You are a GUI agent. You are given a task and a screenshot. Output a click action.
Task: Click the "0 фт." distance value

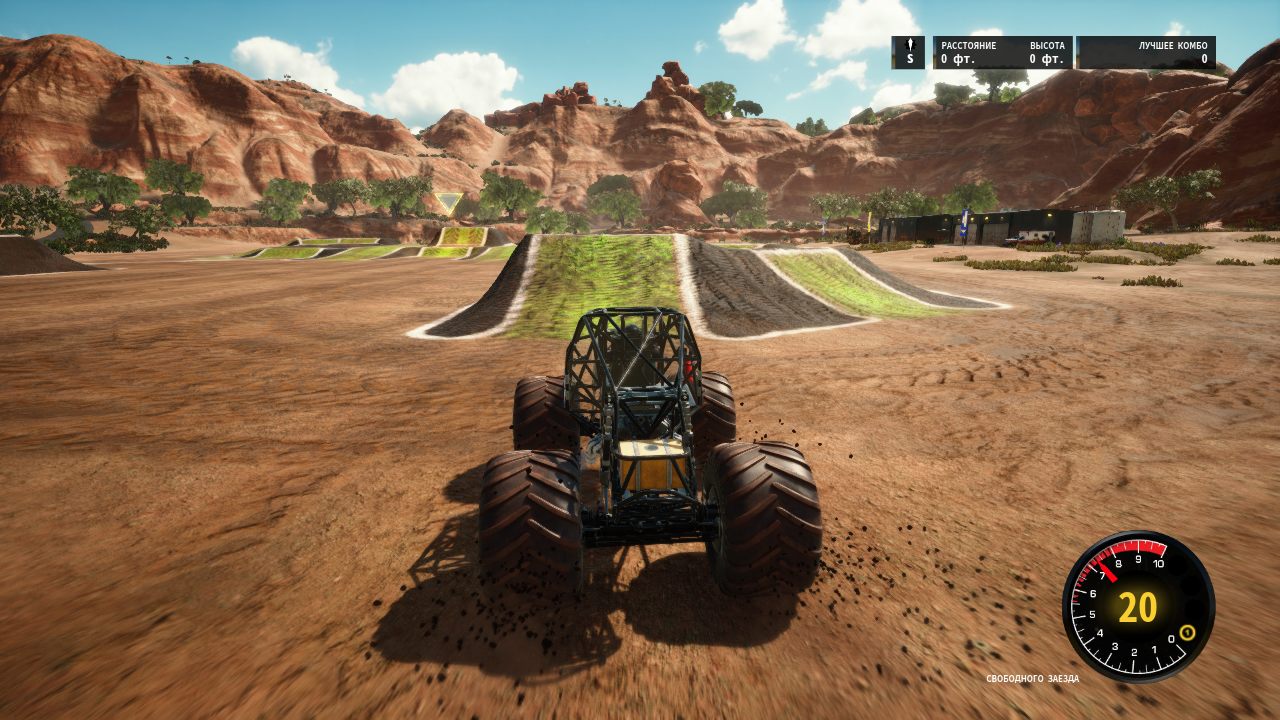[x=957, y=61]
